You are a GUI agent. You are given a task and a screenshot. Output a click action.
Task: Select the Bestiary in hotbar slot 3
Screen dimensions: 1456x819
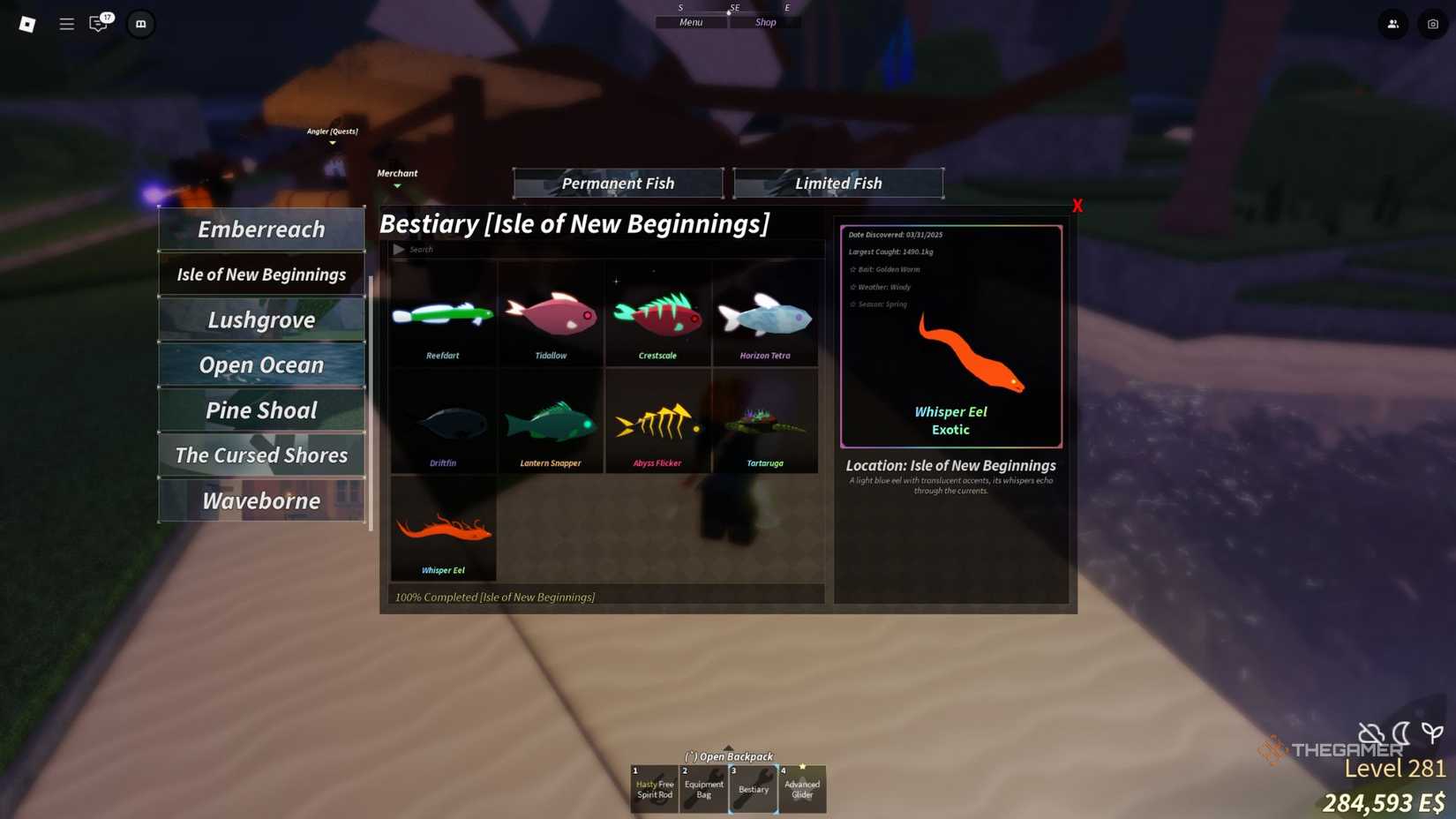(x=753, y=788)
